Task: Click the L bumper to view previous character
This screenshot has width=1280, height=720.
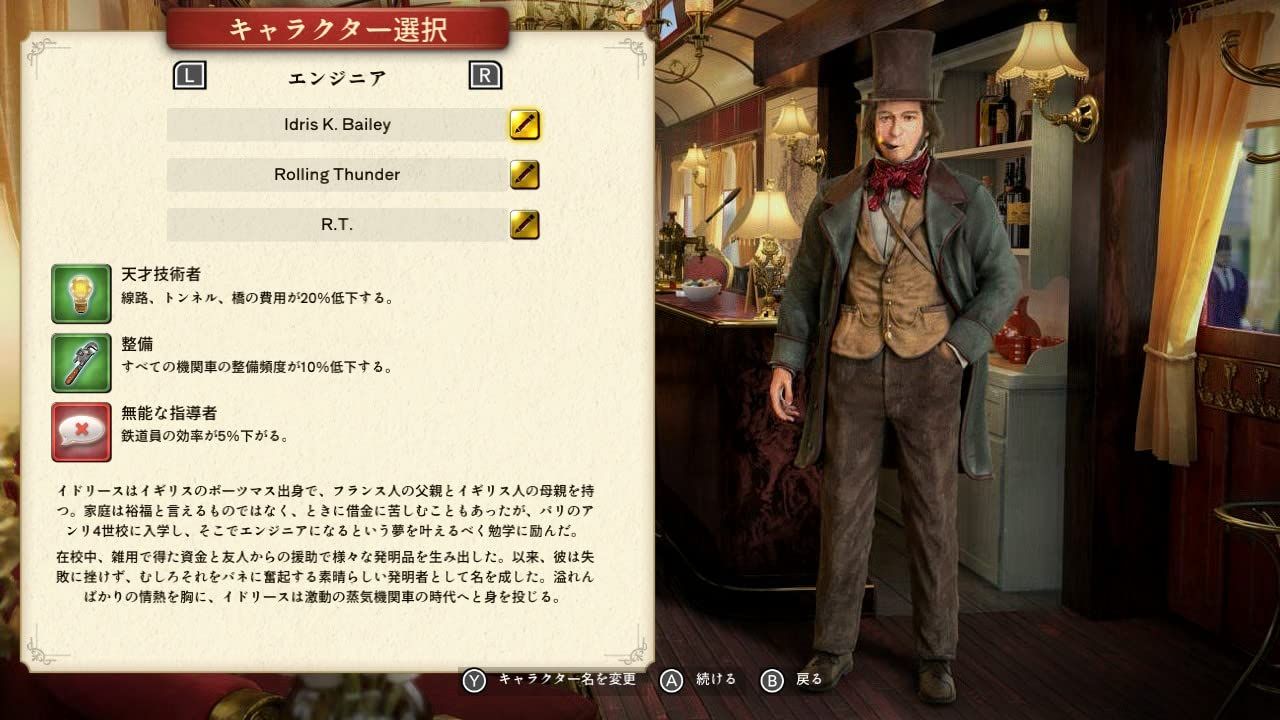Action: [190, 74]
